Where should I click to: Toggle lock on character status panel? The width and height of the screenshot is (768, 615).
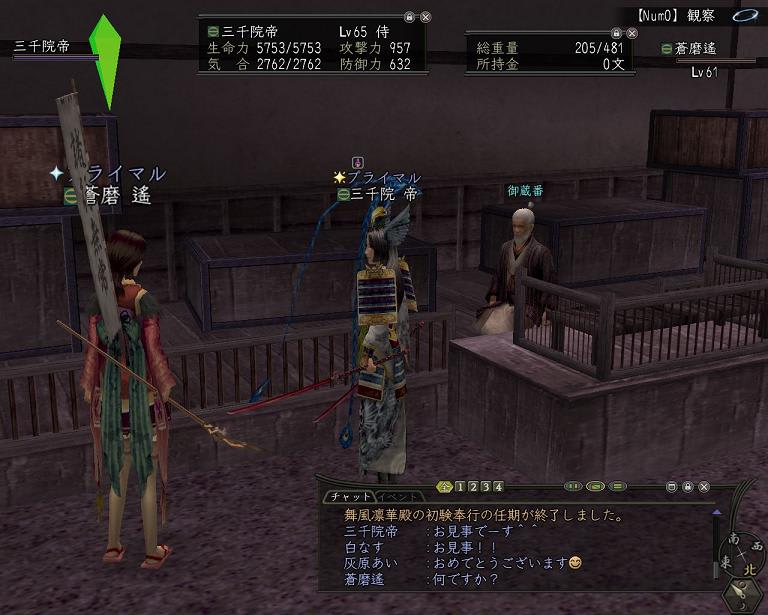[x=410, y=18]
